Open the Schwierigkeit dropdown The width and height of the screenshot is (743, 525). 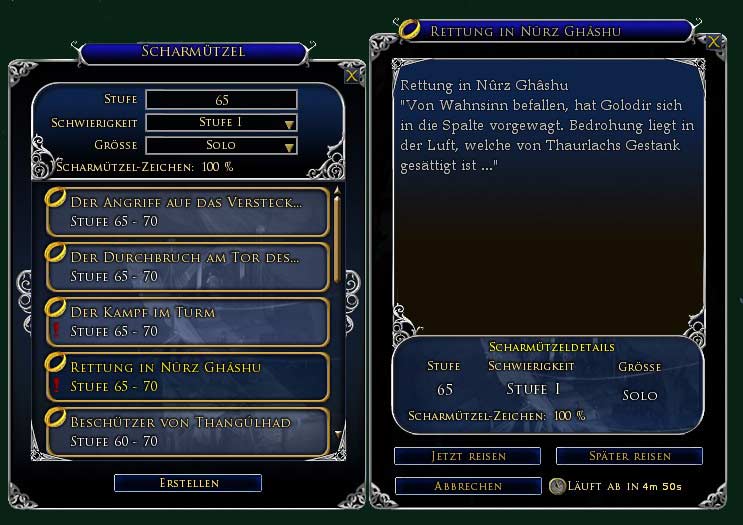click(222, 123)
